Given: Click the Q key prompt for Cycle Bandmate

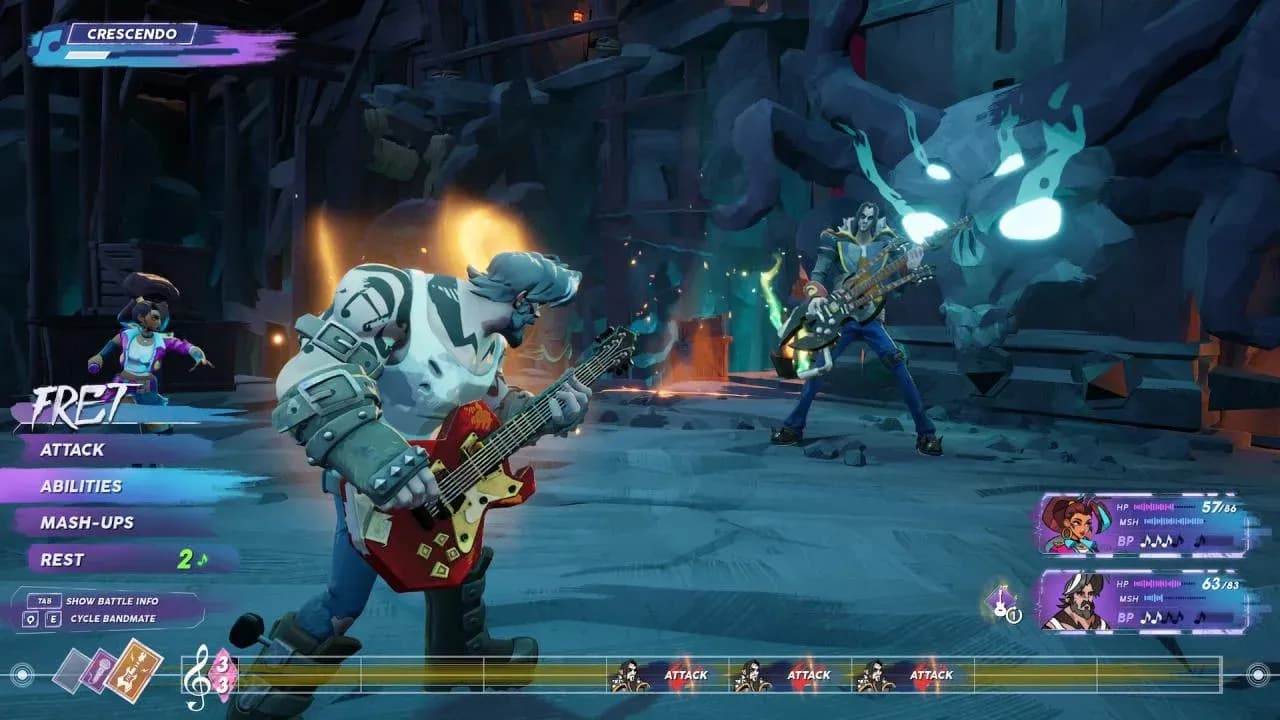Looking at the screenshot, I should (30, 618).
